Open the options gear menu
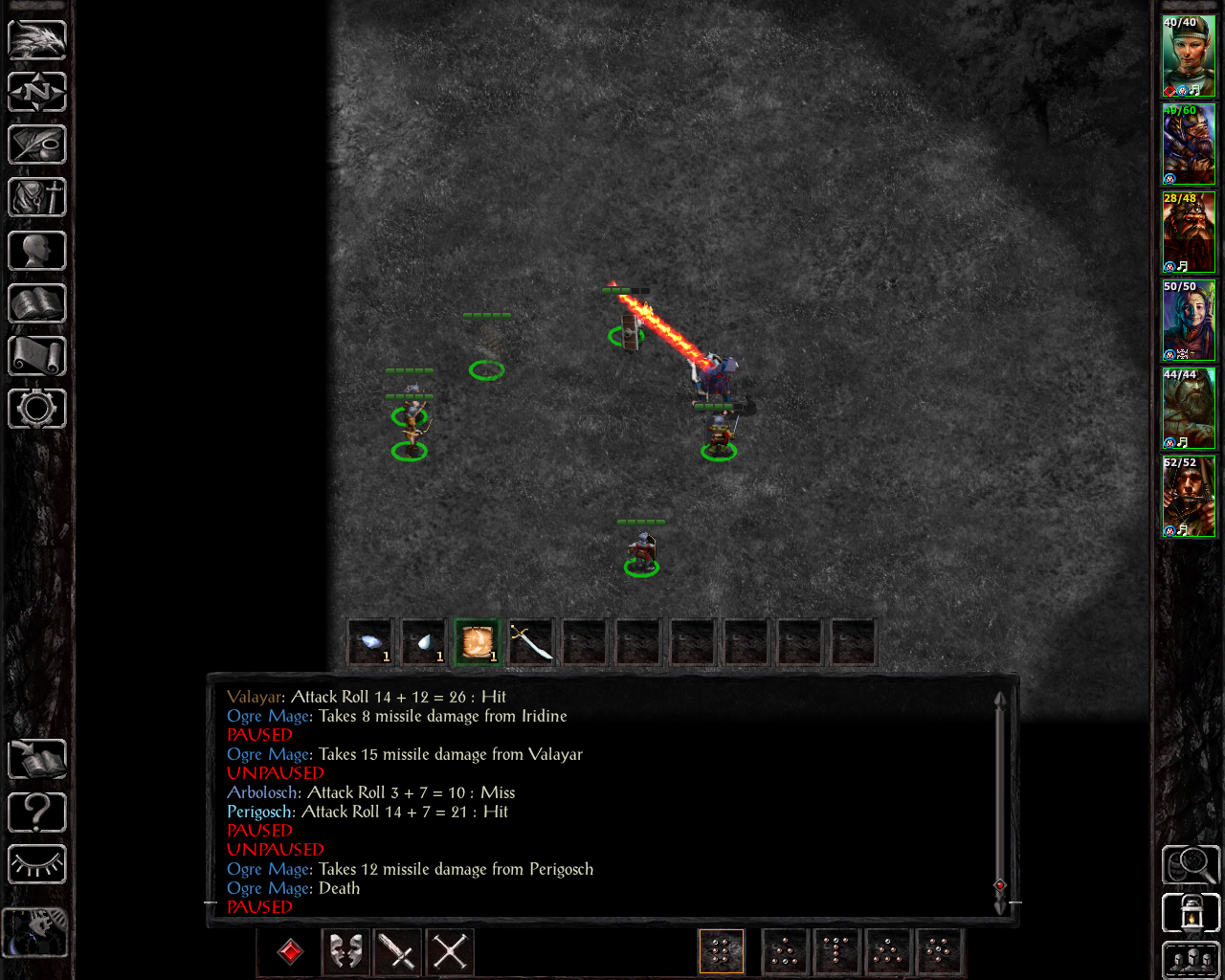 click(37, 409)
